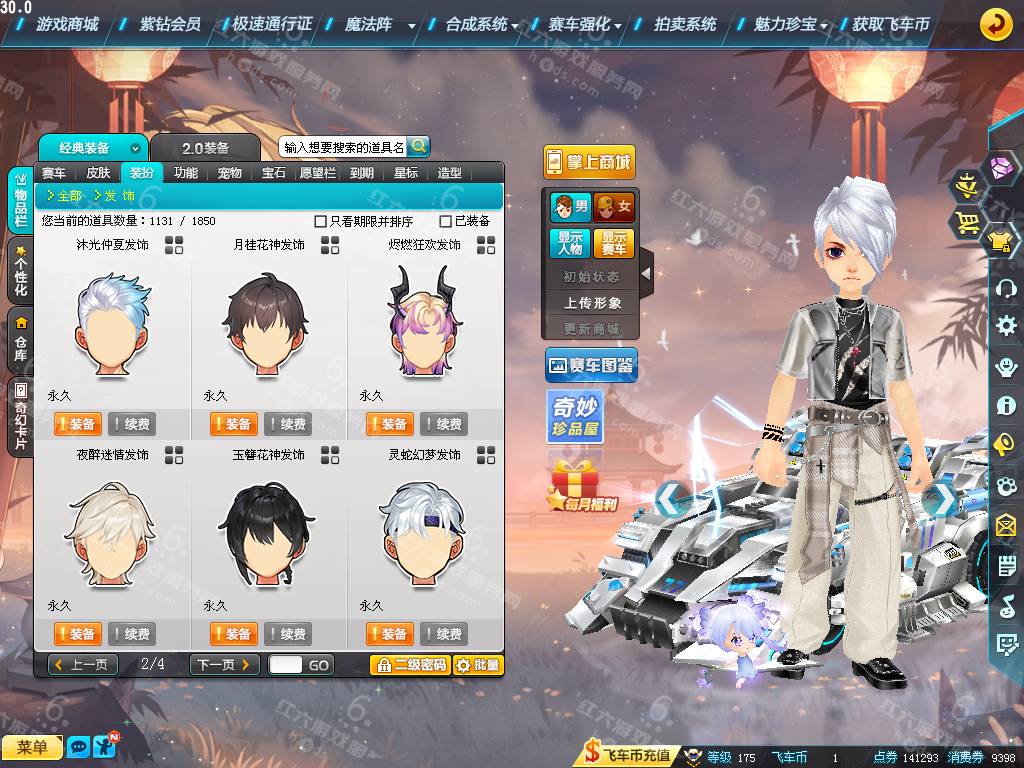The width and height of the screenshot is (1024, 768).
Task: Open the 掌上商城 mobile shop
Action: (589, 162)
